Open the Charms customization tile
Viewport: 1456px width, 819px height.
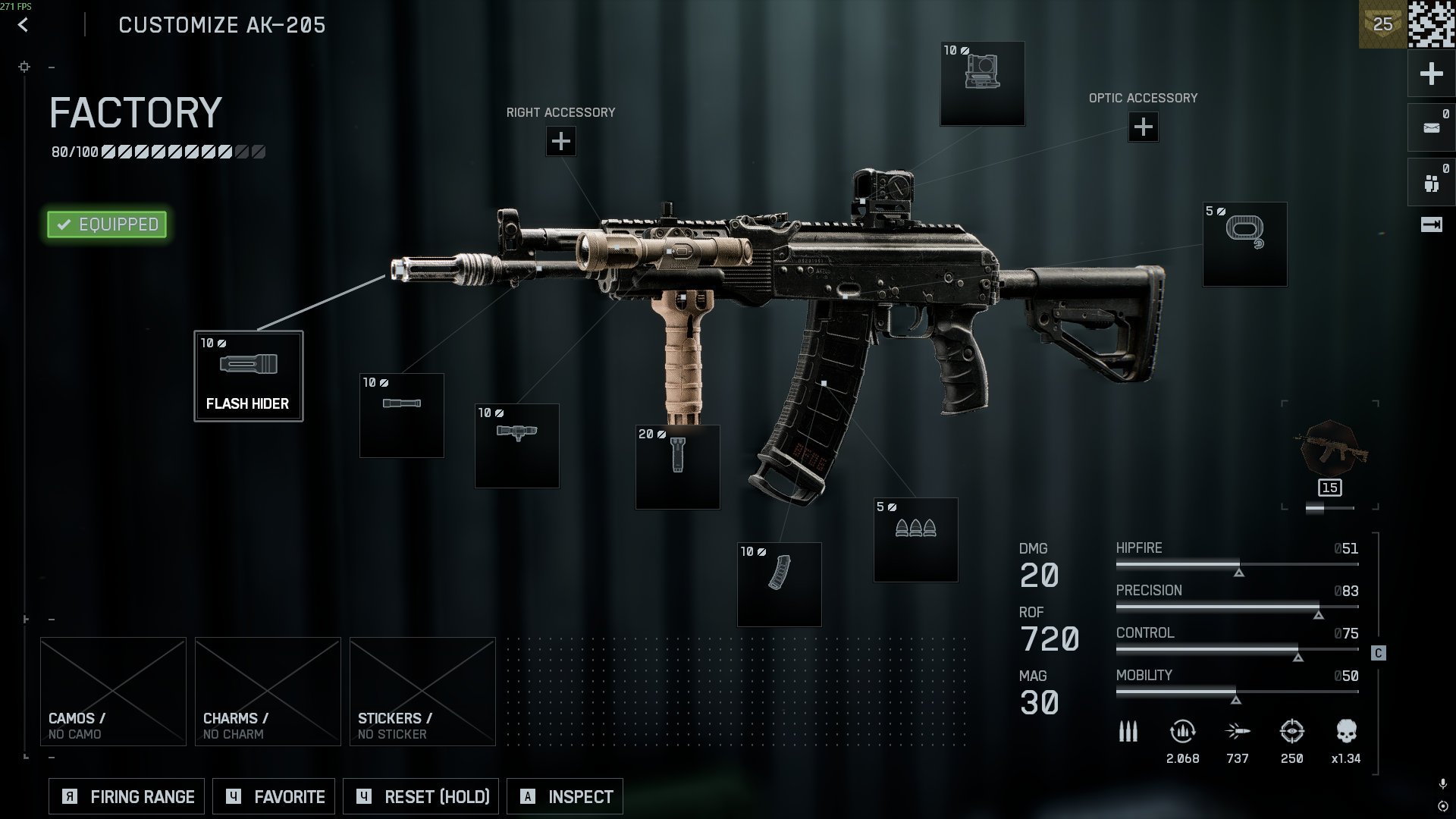(268, 691)
